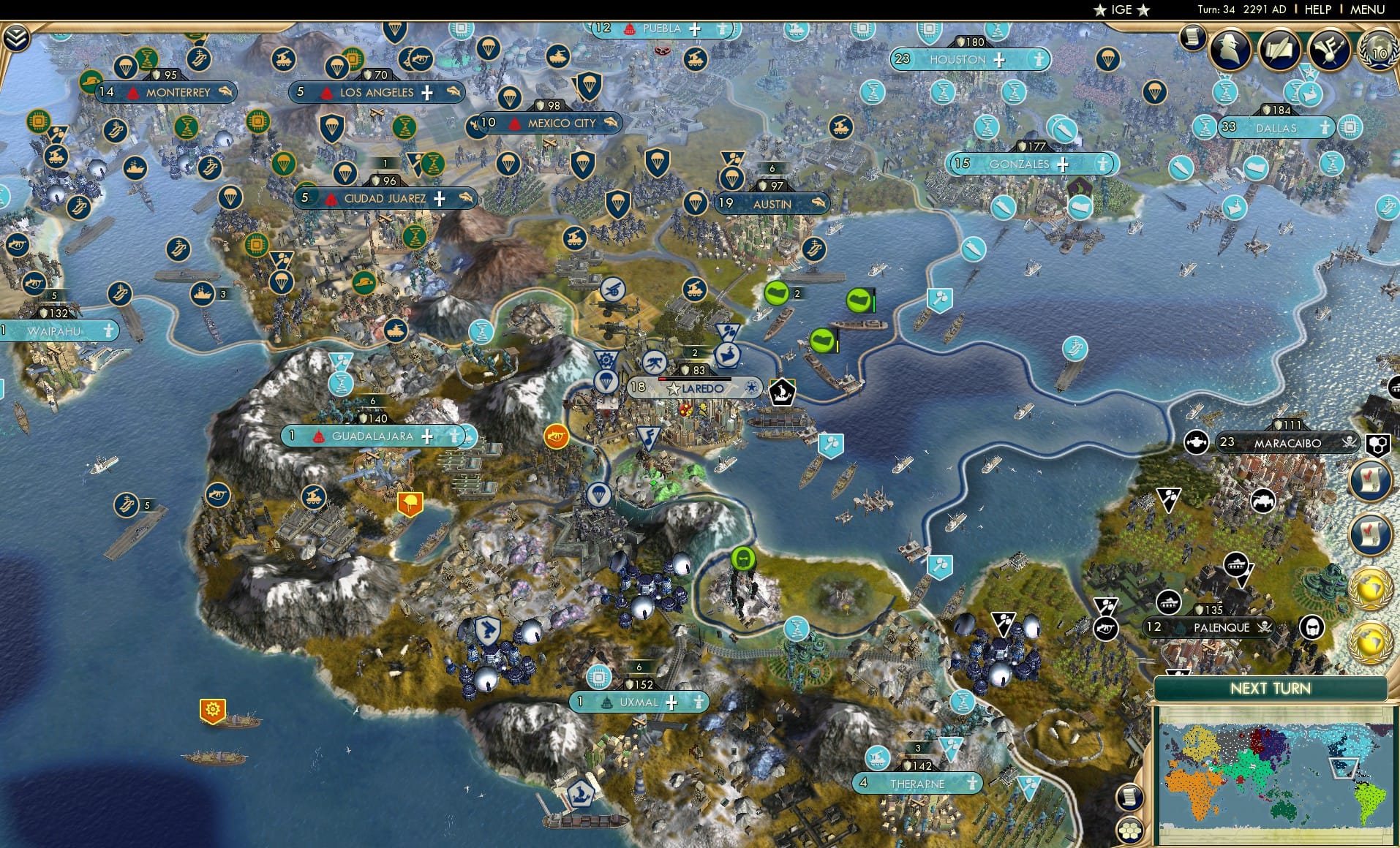Click the small notification scroll icon top-right
This screenshot has width=1400, height=848.
point(1194,38)
